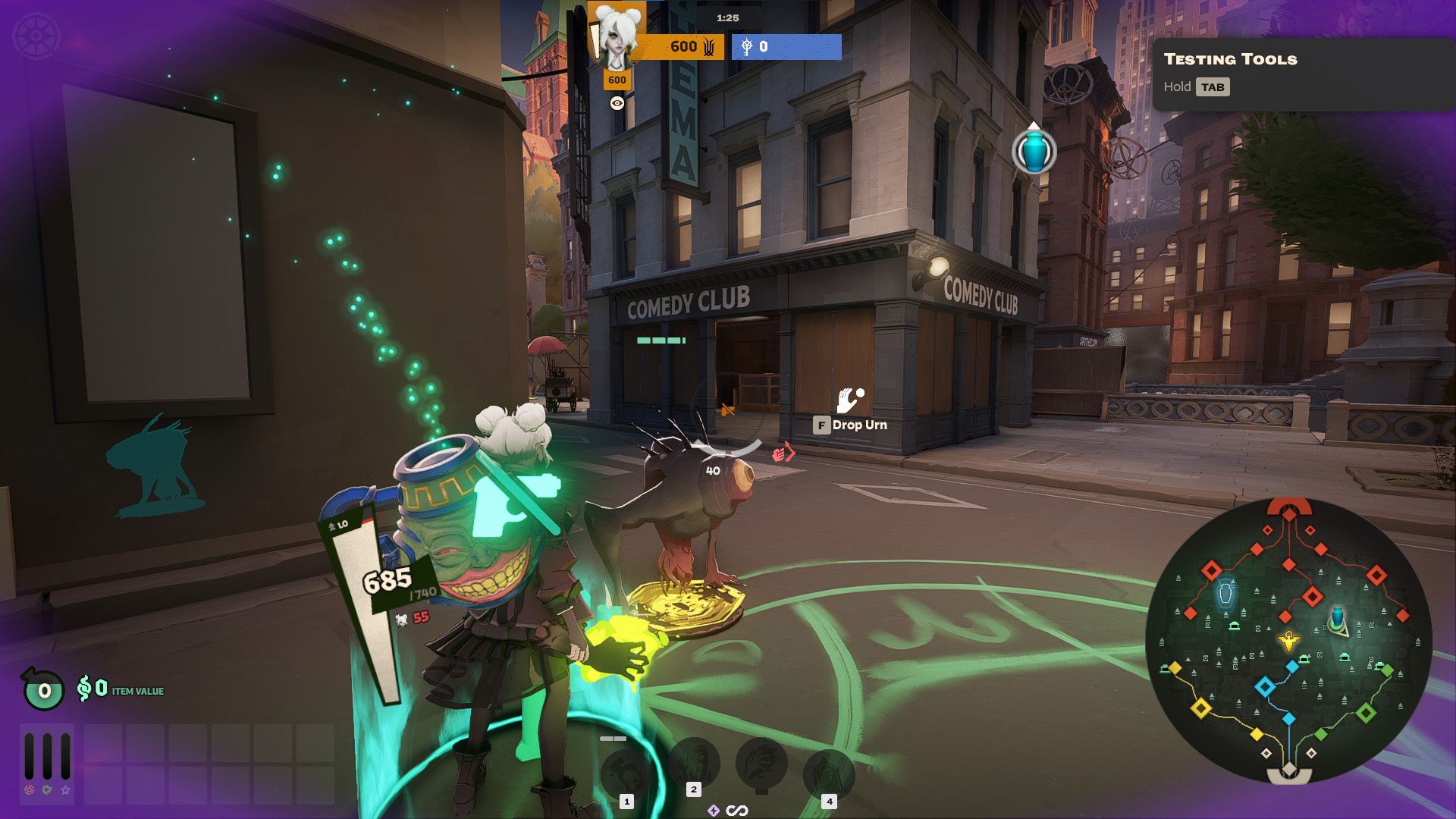This screenshot has width=1456, height=819.
Task: Click the purple spirit star icon
Action: coord(66,790)
